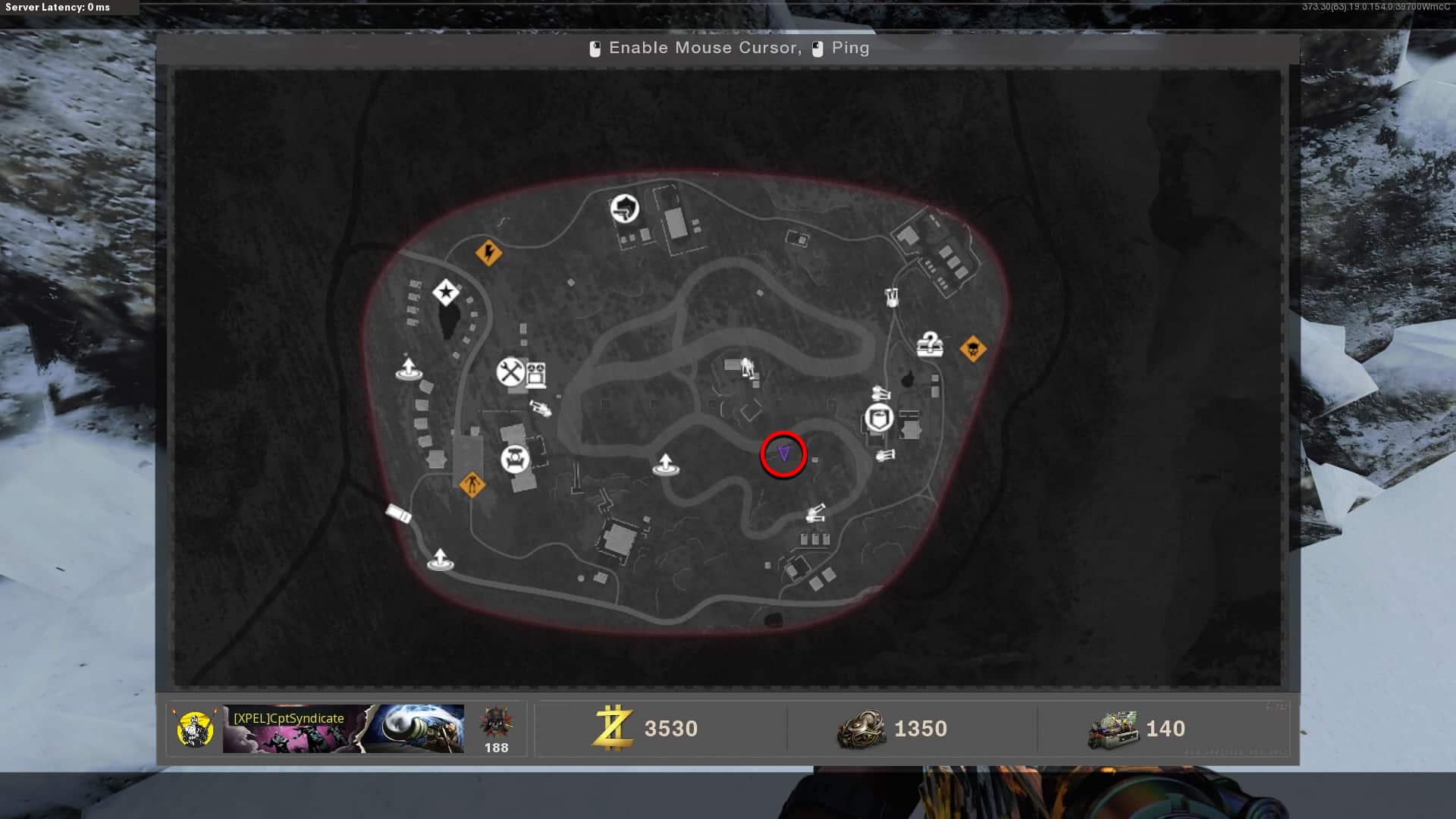Click the yellow player emblem icon

pos(194,729)
